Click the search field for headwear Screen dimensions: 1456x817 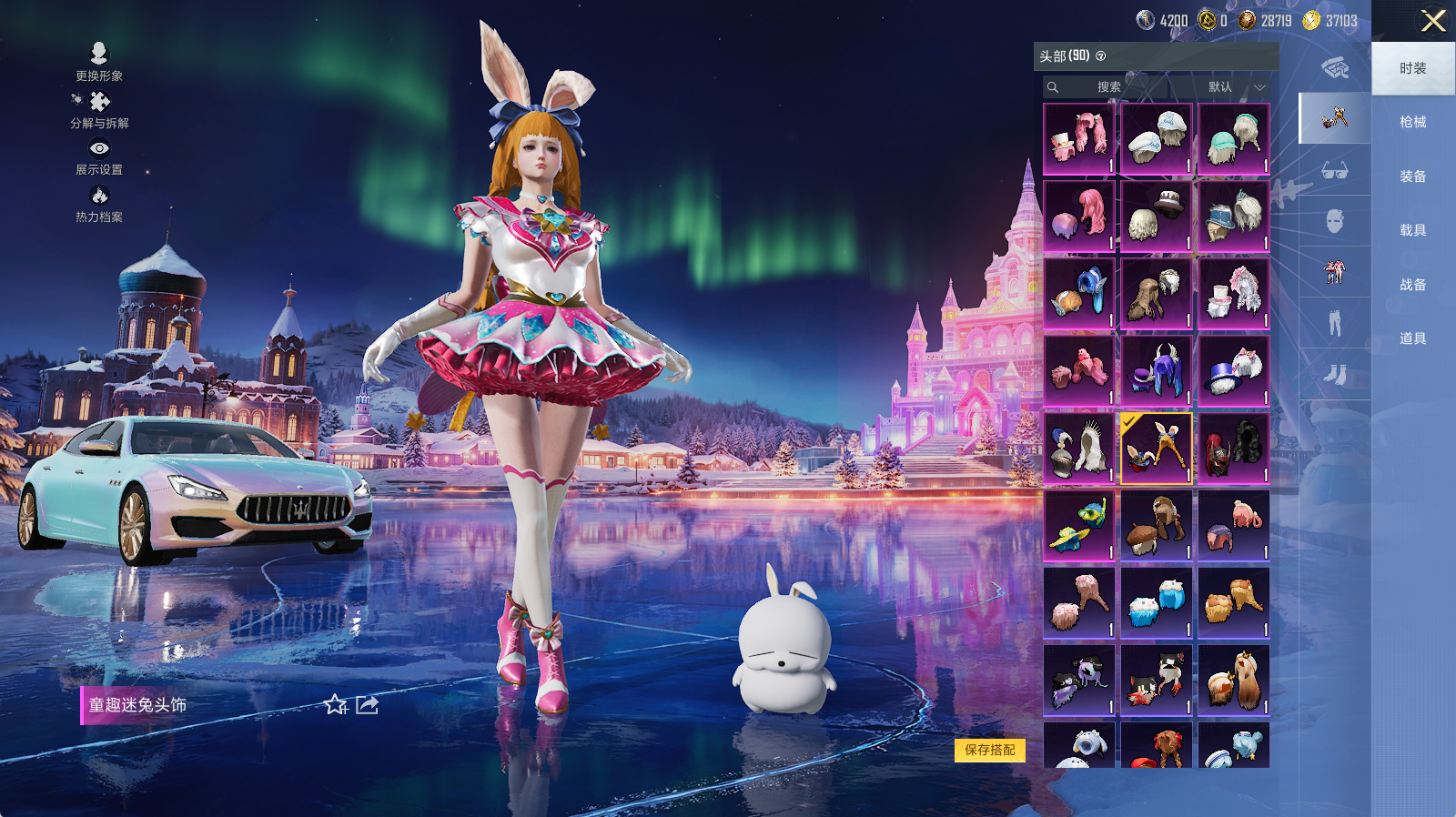point(1106,87)
